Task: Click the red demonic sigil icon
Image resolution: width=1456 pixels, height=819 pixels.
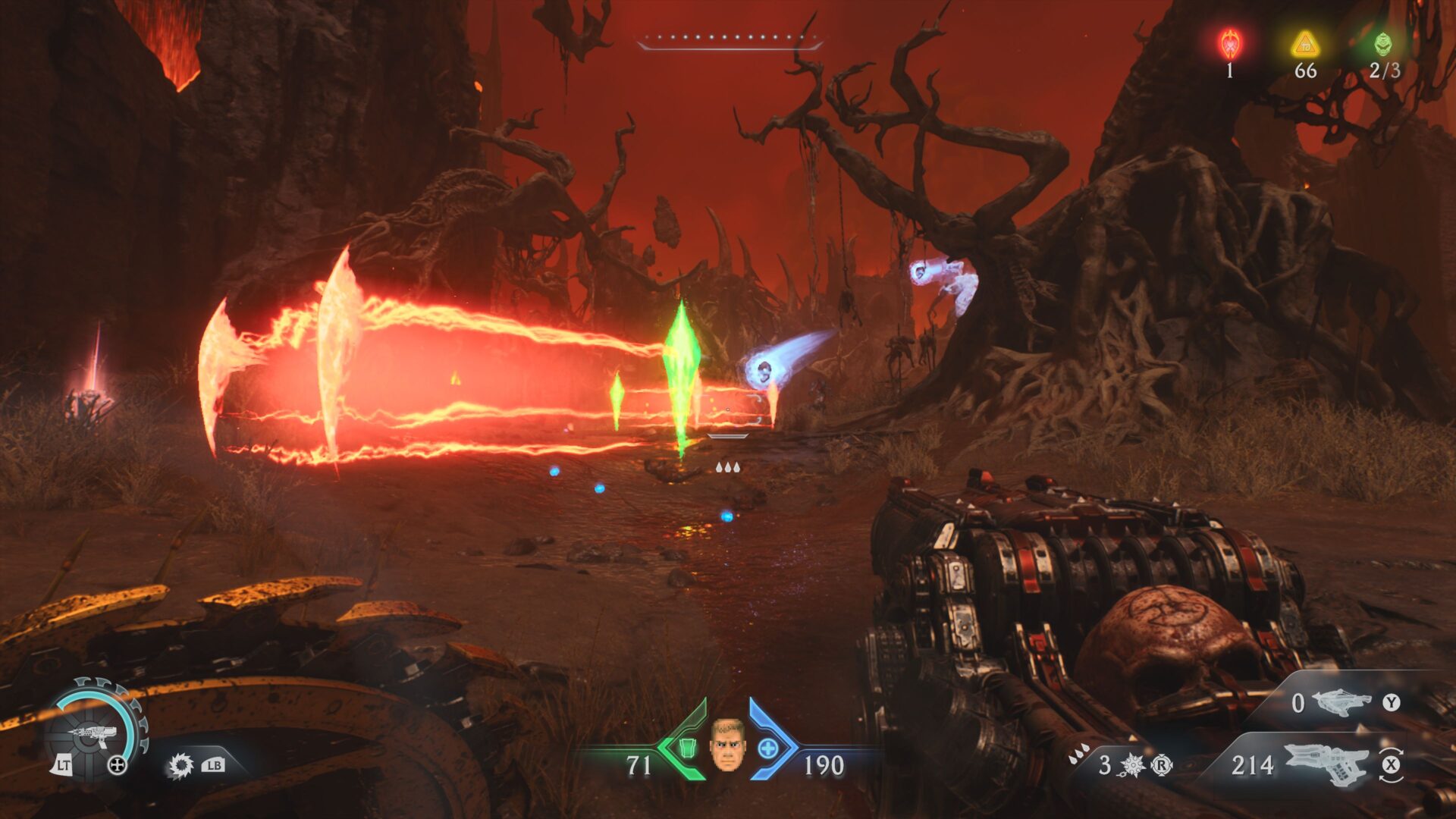Action: pyautogui.click(x=1229, y=44)
